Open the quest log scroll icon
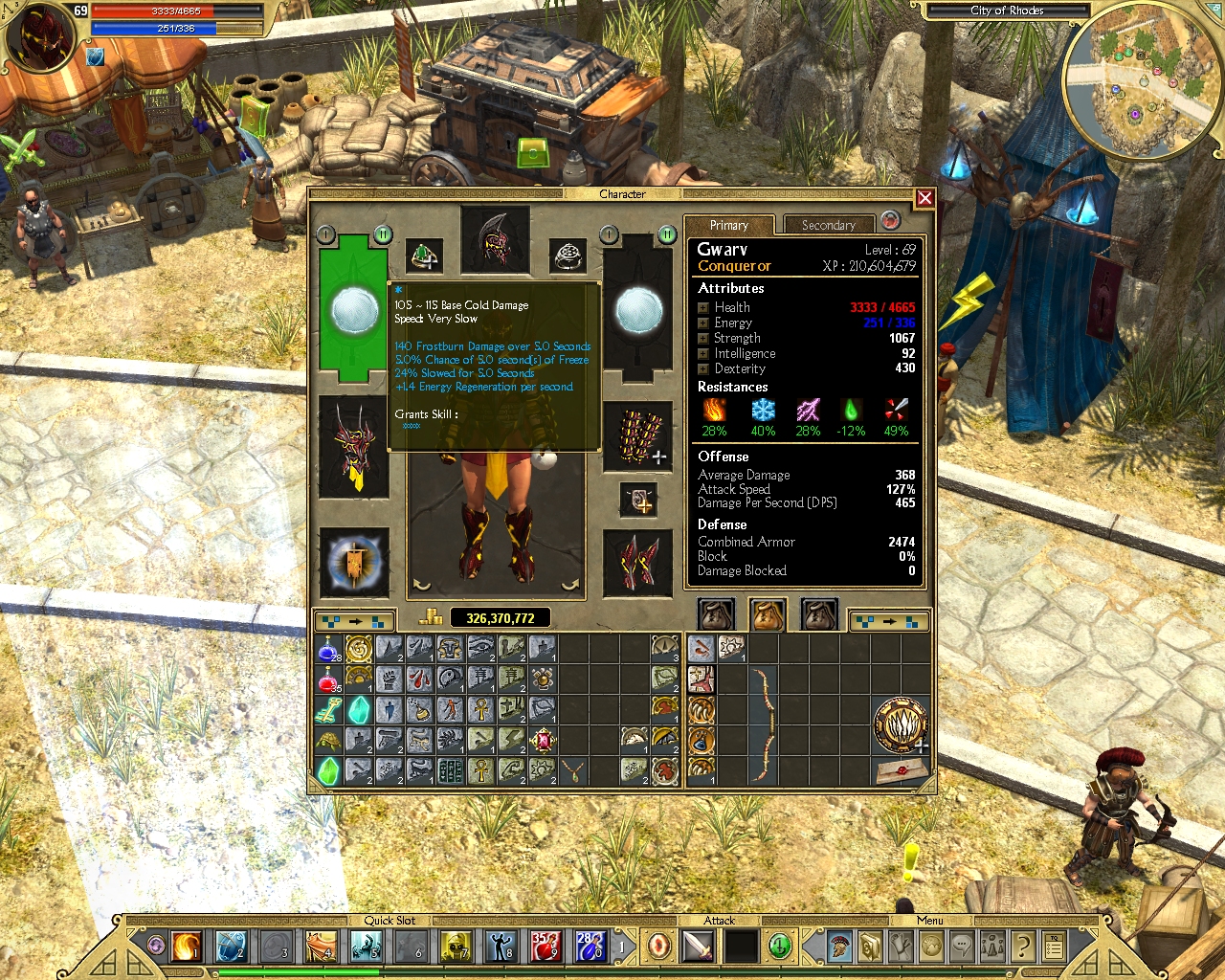The height and width of the screenshot is (980, 1225). 901,946
